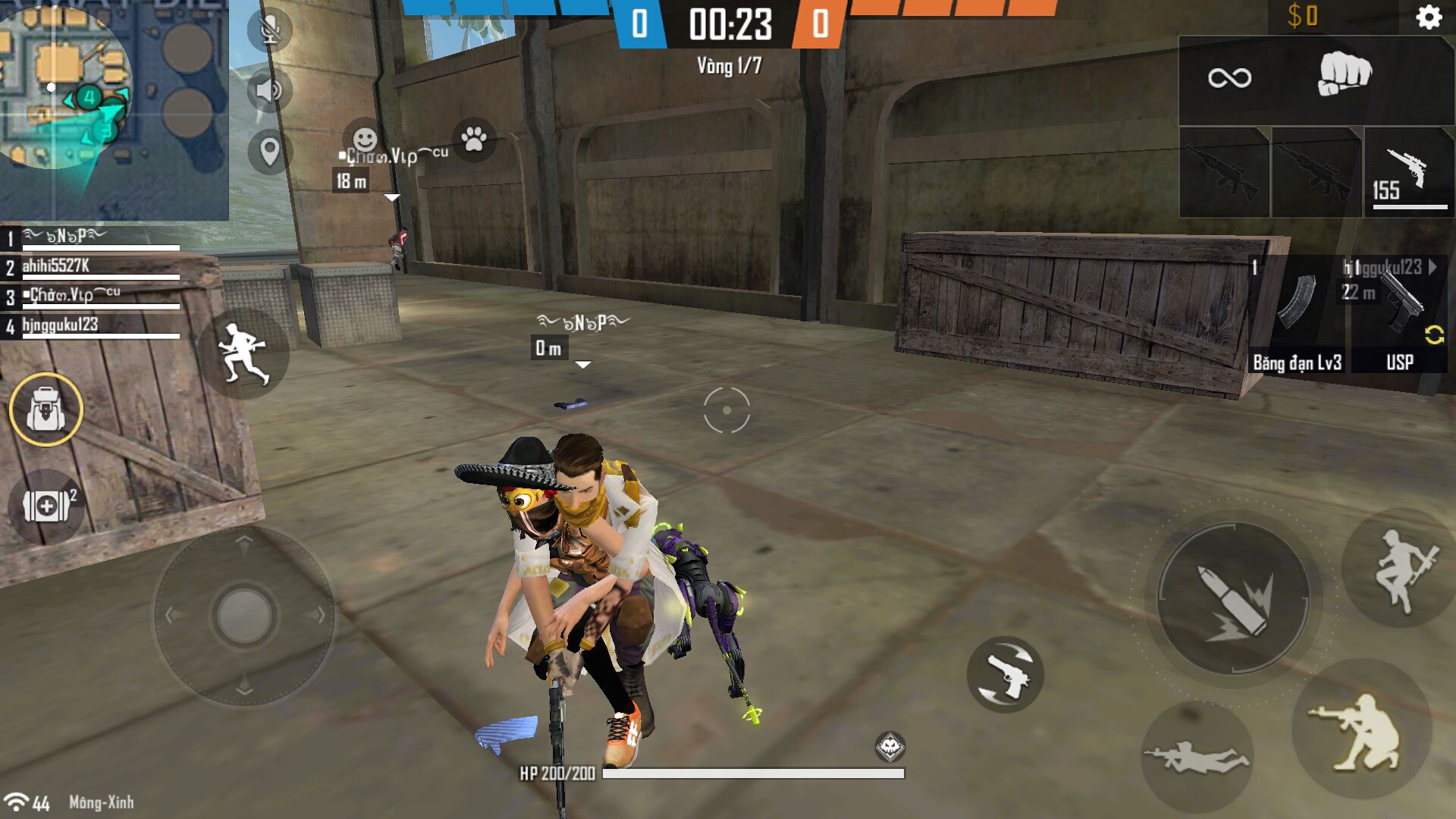
Task: Toggle the speaker voice icon
Action: (269, 90)
